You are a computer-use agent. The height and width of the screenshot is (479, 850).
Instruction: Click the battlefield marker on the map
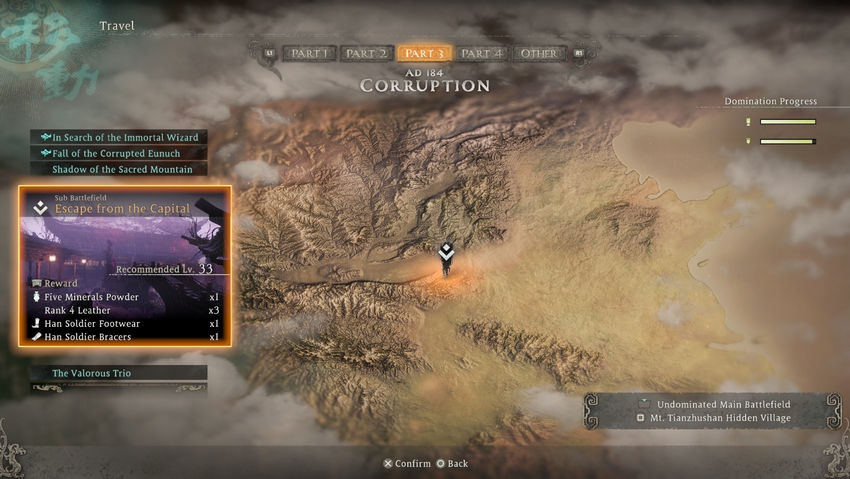click(x=446, y=257)
